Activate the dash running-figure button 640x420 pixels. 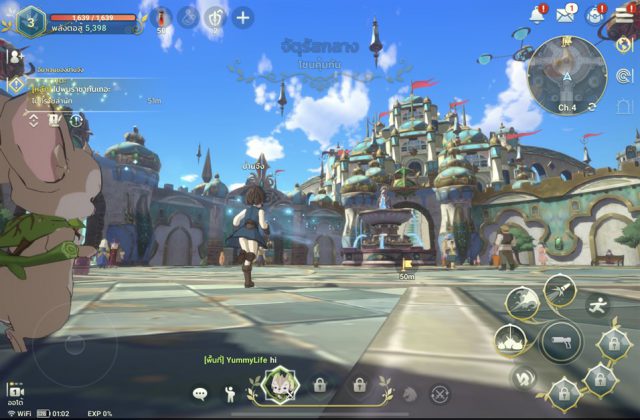click(597, 302)
